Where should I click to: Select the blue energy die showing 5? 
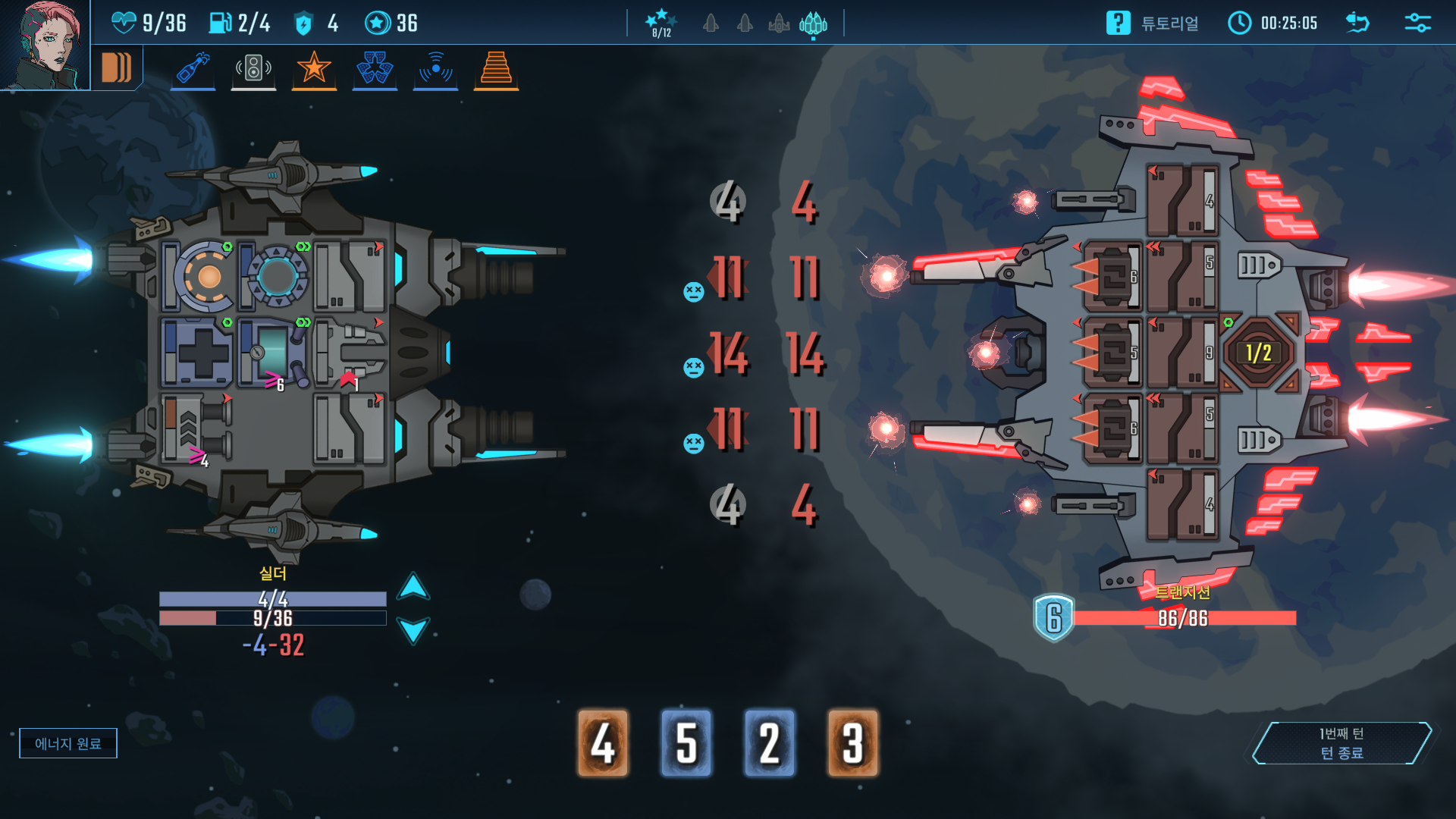(686, 743)
